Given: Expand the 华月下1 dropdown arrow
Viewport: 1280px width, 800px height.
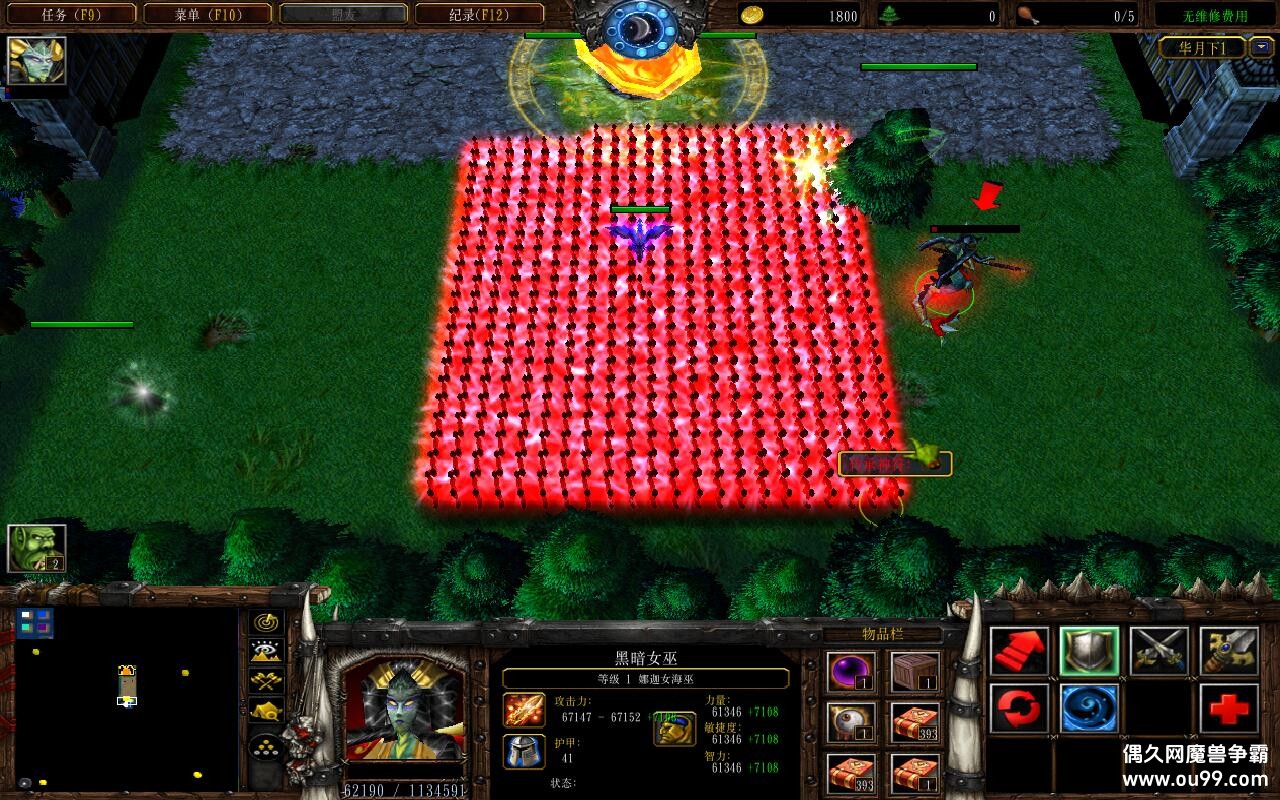Looking at the screenshot, I should (1262, 47).
